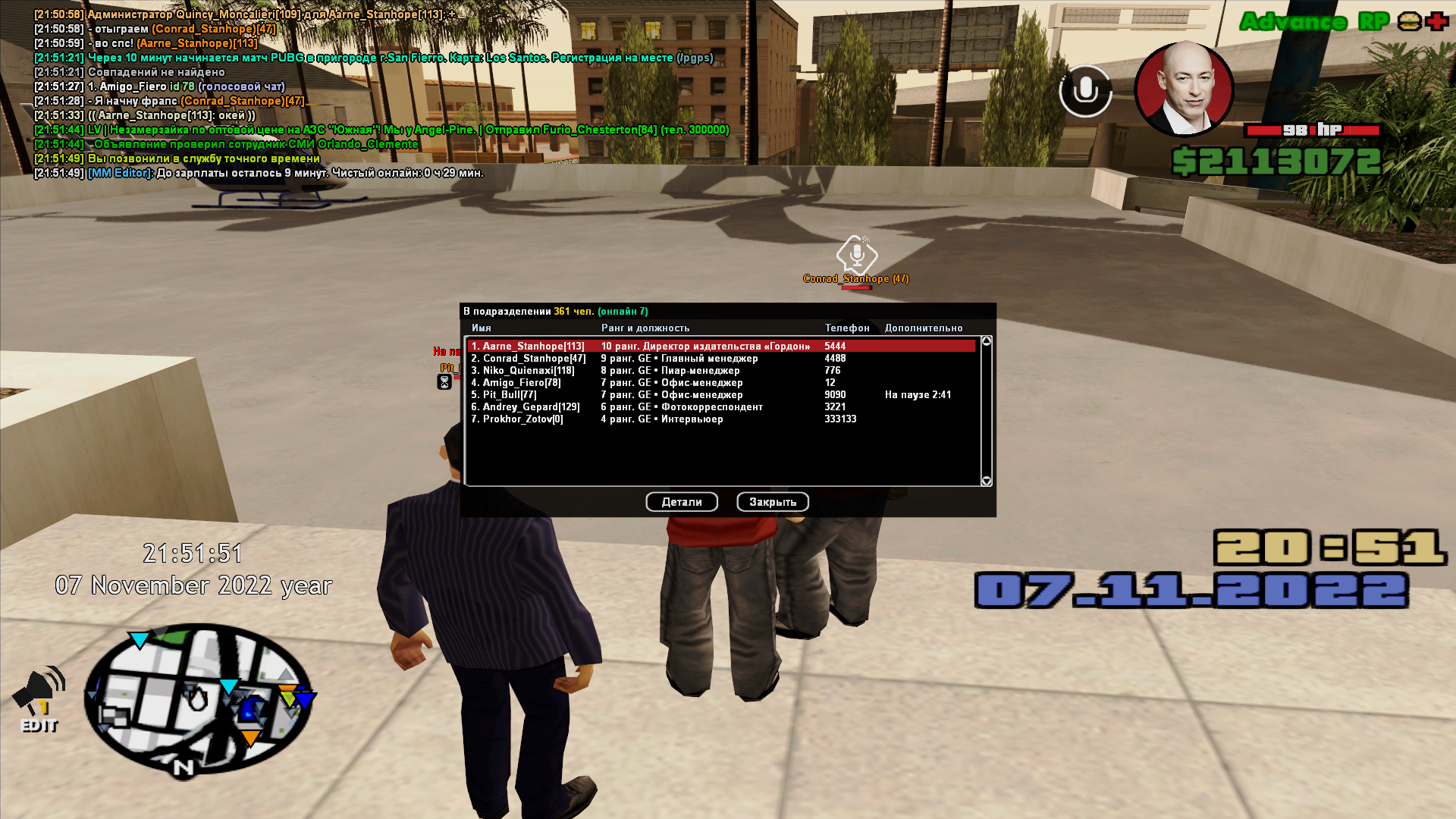Select the Pit_Bull[77] member row
This screenshot has height=819, width=1456.
720,395
